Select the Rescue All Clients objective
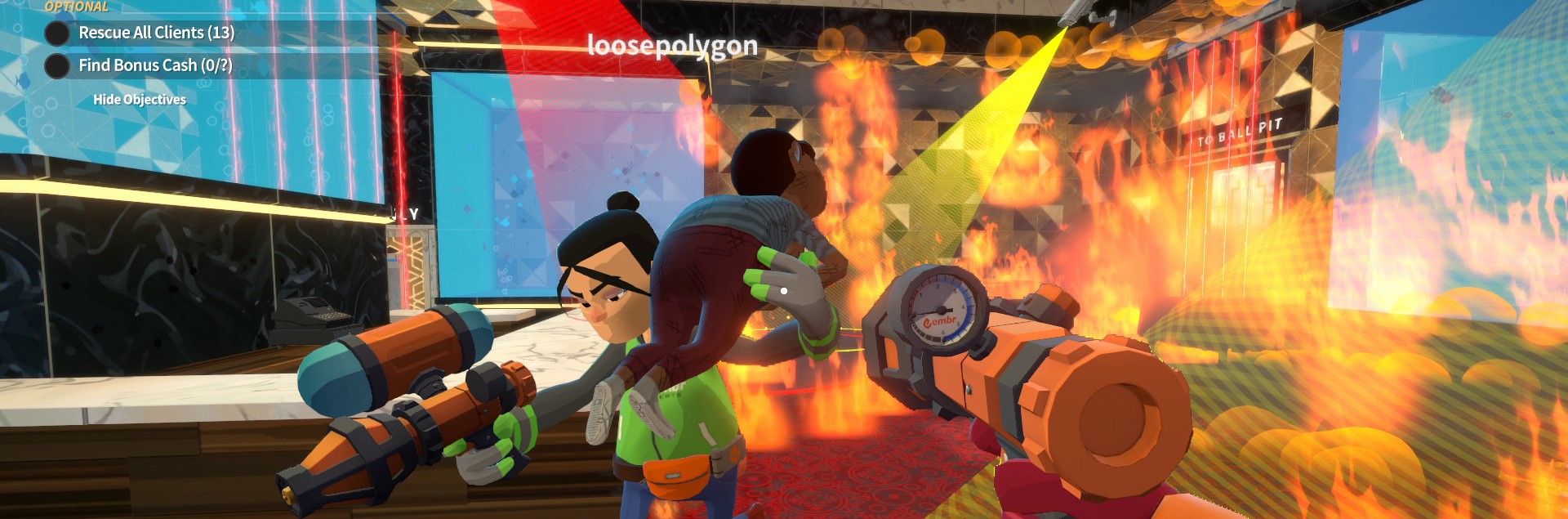The width and height of the screenshot is (1568, 519). [x=156, y=33]
